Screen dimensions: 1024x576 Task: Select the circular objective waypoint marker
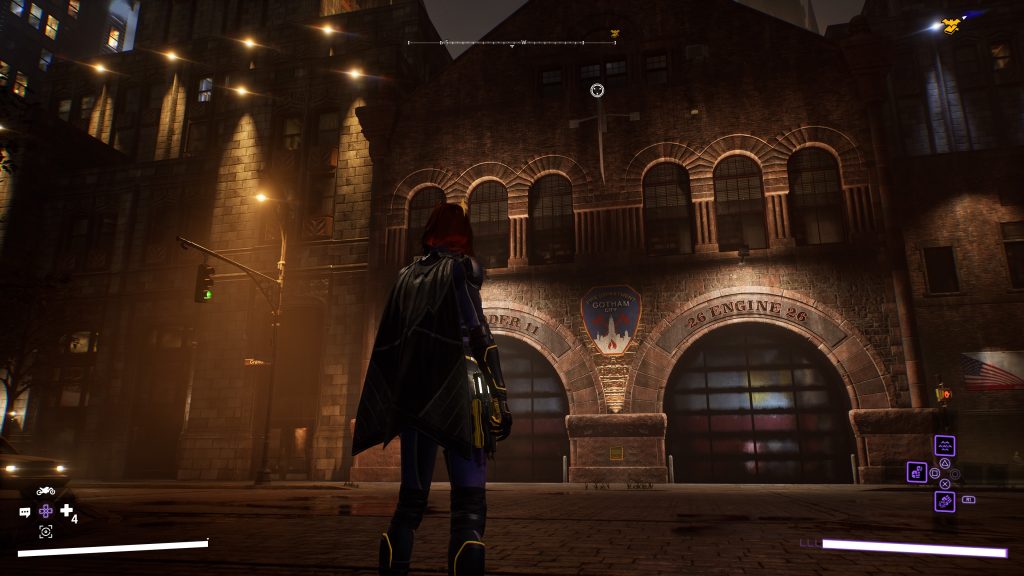point(597,90)
